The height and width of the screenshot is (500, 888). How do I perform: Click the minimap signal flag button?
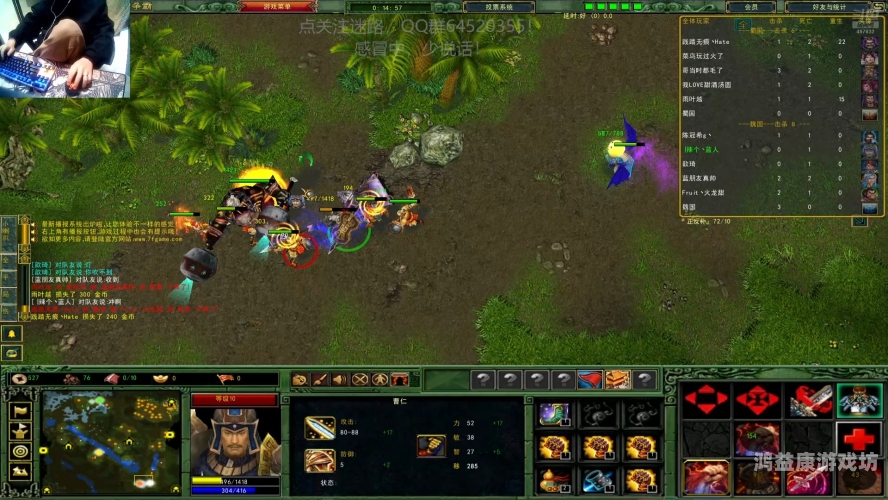tap(20, 410)
